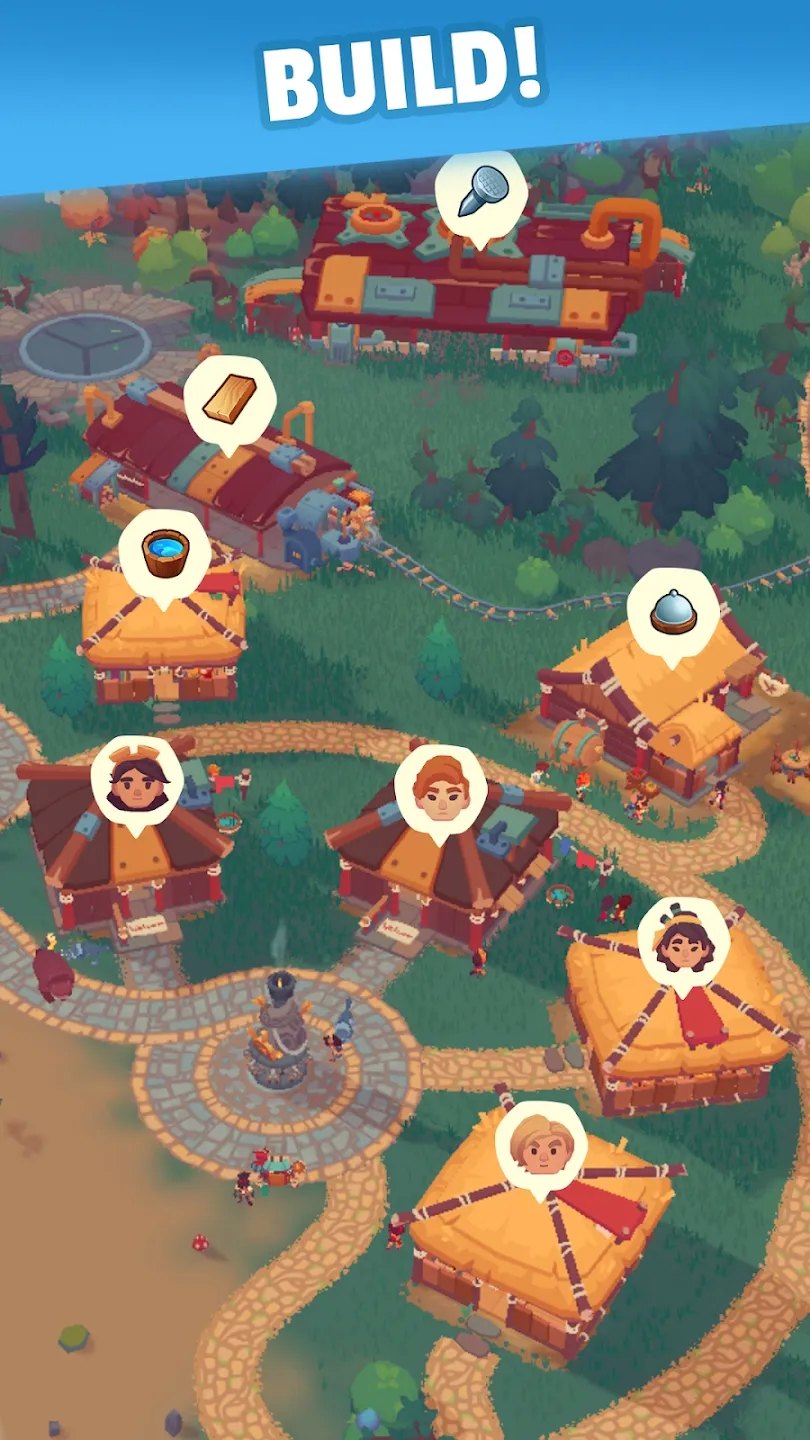This screenshot has width=810, height=1440.
Task: Choose the villager portrait wearing a feathered hat
Action: pyautogui.click(x=683, y=941)
